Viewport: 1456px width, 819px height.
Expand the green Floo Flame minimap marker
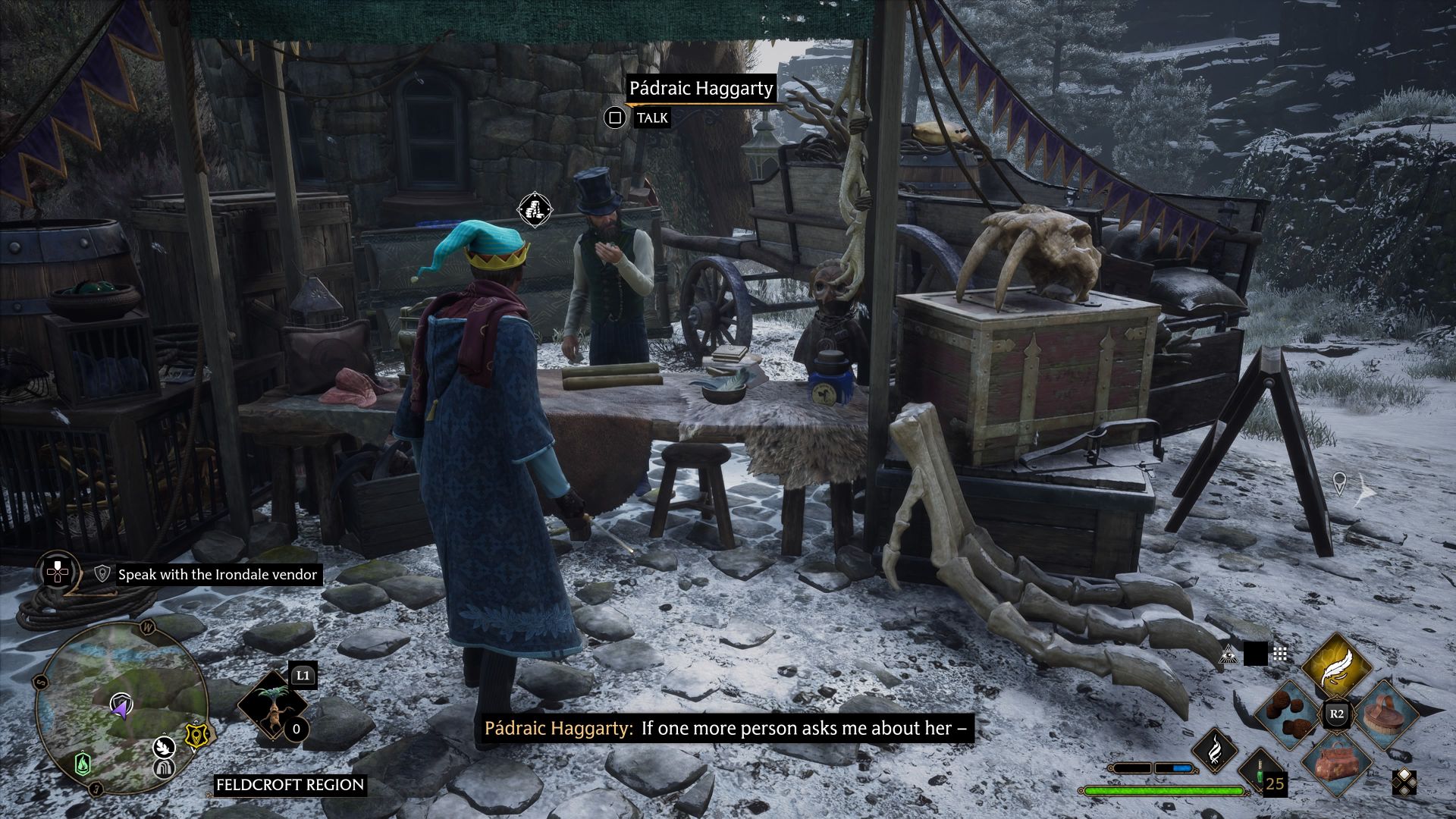tap(83, 764)
